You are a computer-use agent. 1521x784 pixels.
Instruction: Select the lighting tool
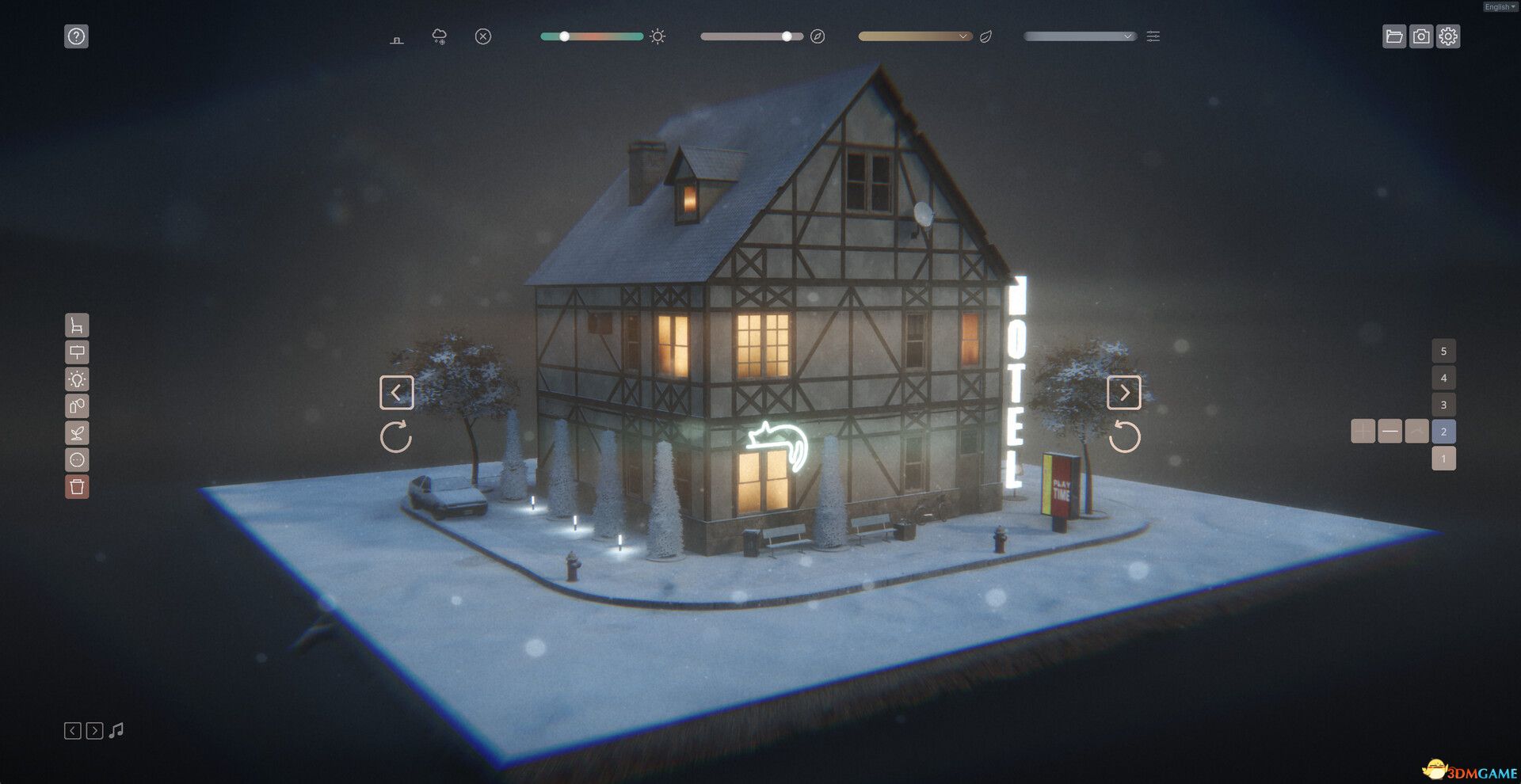pos(77,379)
